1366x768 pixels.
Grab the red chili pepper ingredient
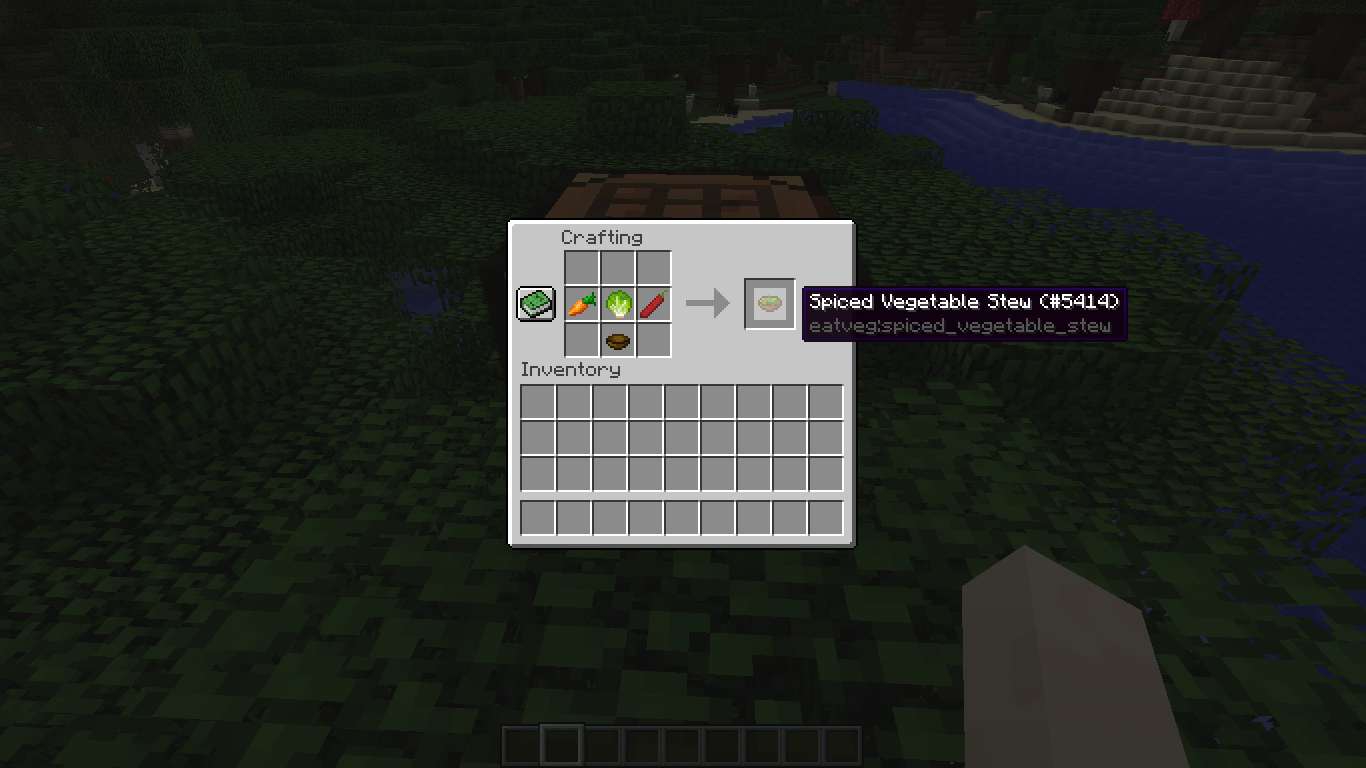[651, 303]
